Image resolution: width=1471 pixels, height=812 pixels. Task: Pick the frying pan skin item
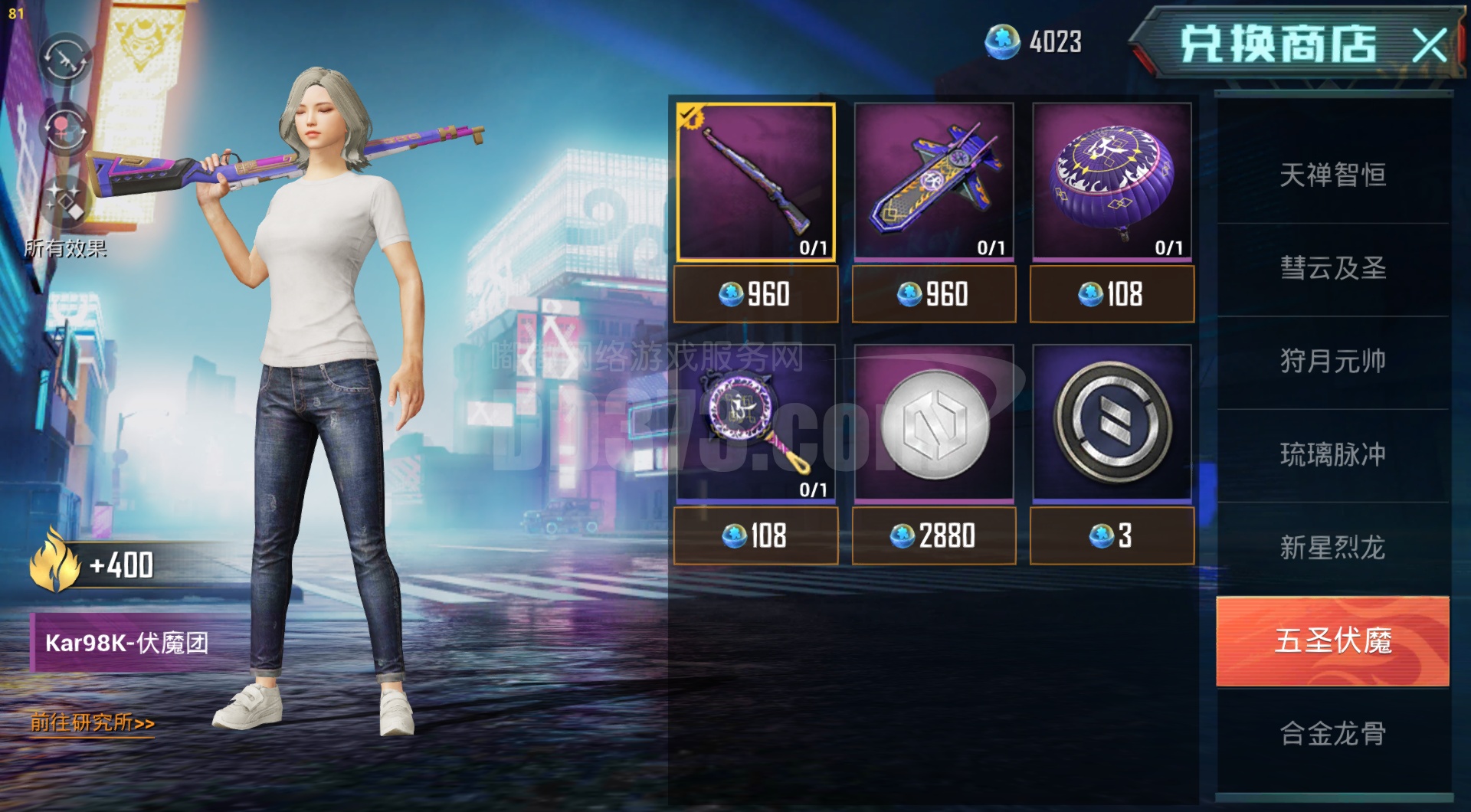tap(755, 423)
